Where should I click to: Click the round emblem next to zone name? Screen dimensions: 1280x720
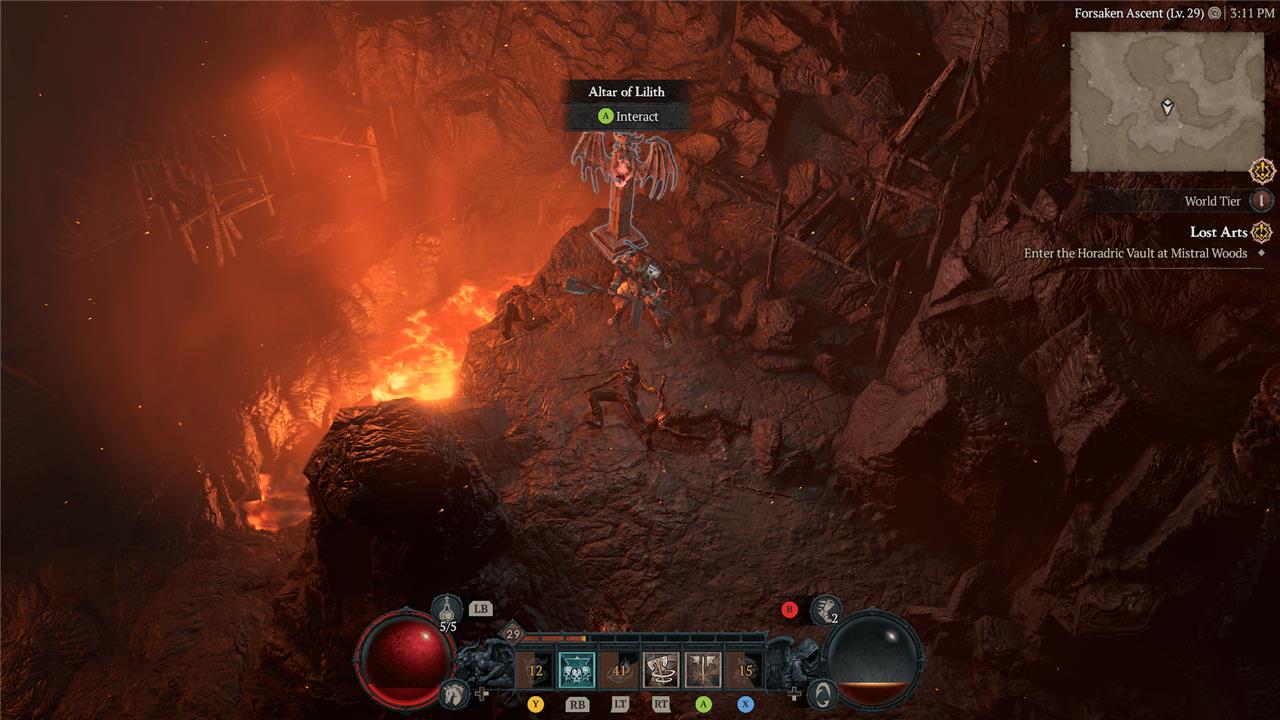coord(1214,13)
